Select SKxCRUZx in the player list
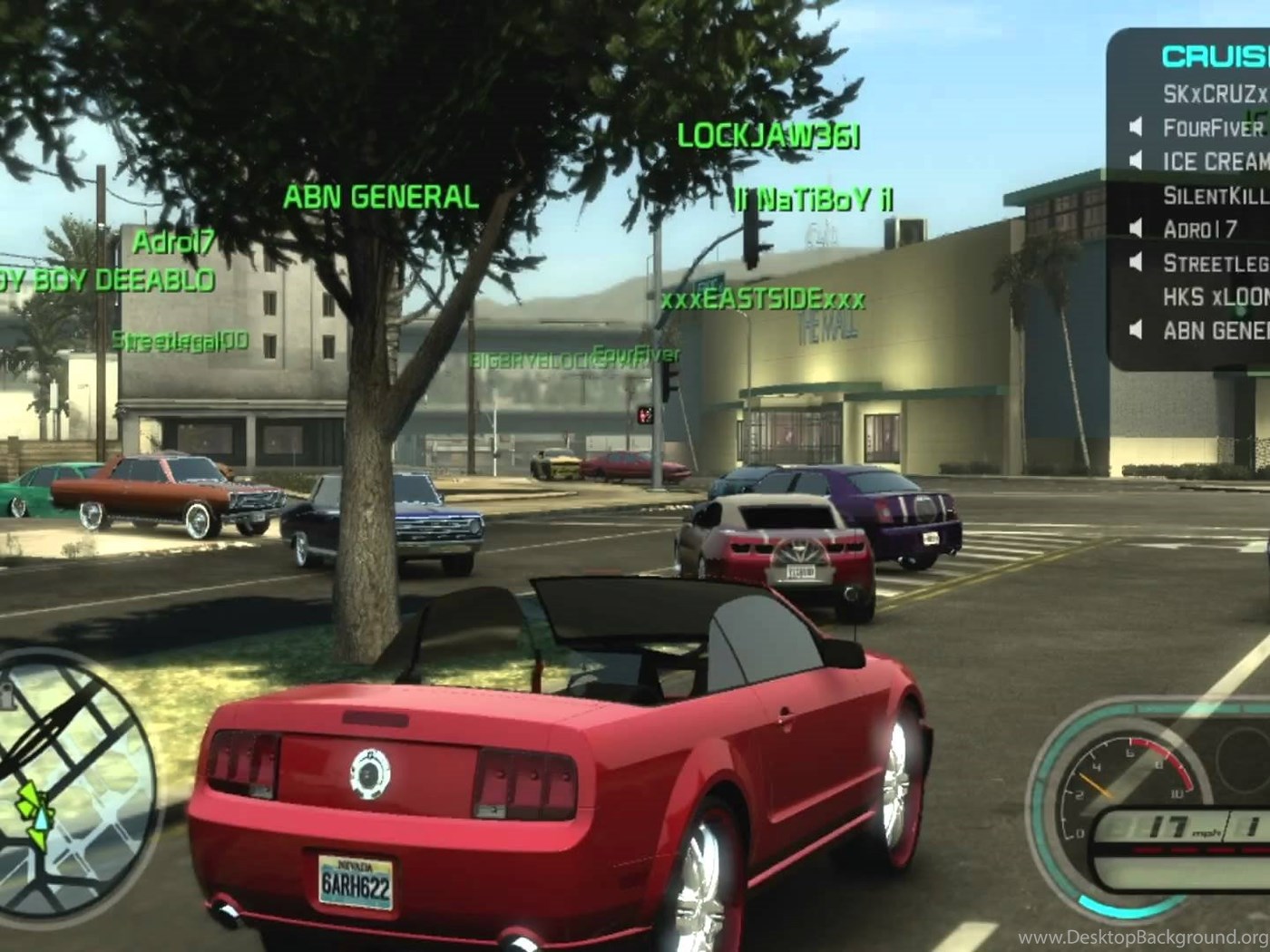 pyautogui.click(x=1215, y=93)
